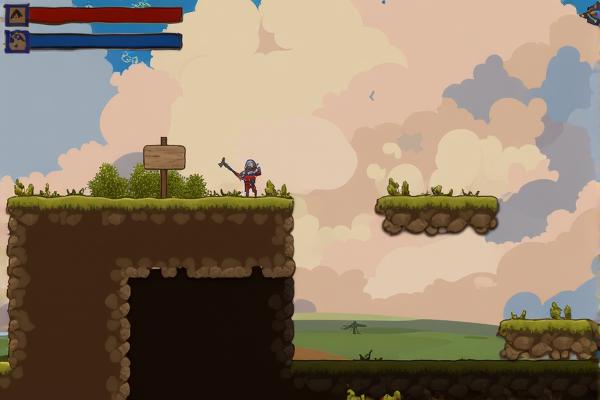
Task: Click the mana icon beside the blue bar
Action: pos(17,41)
